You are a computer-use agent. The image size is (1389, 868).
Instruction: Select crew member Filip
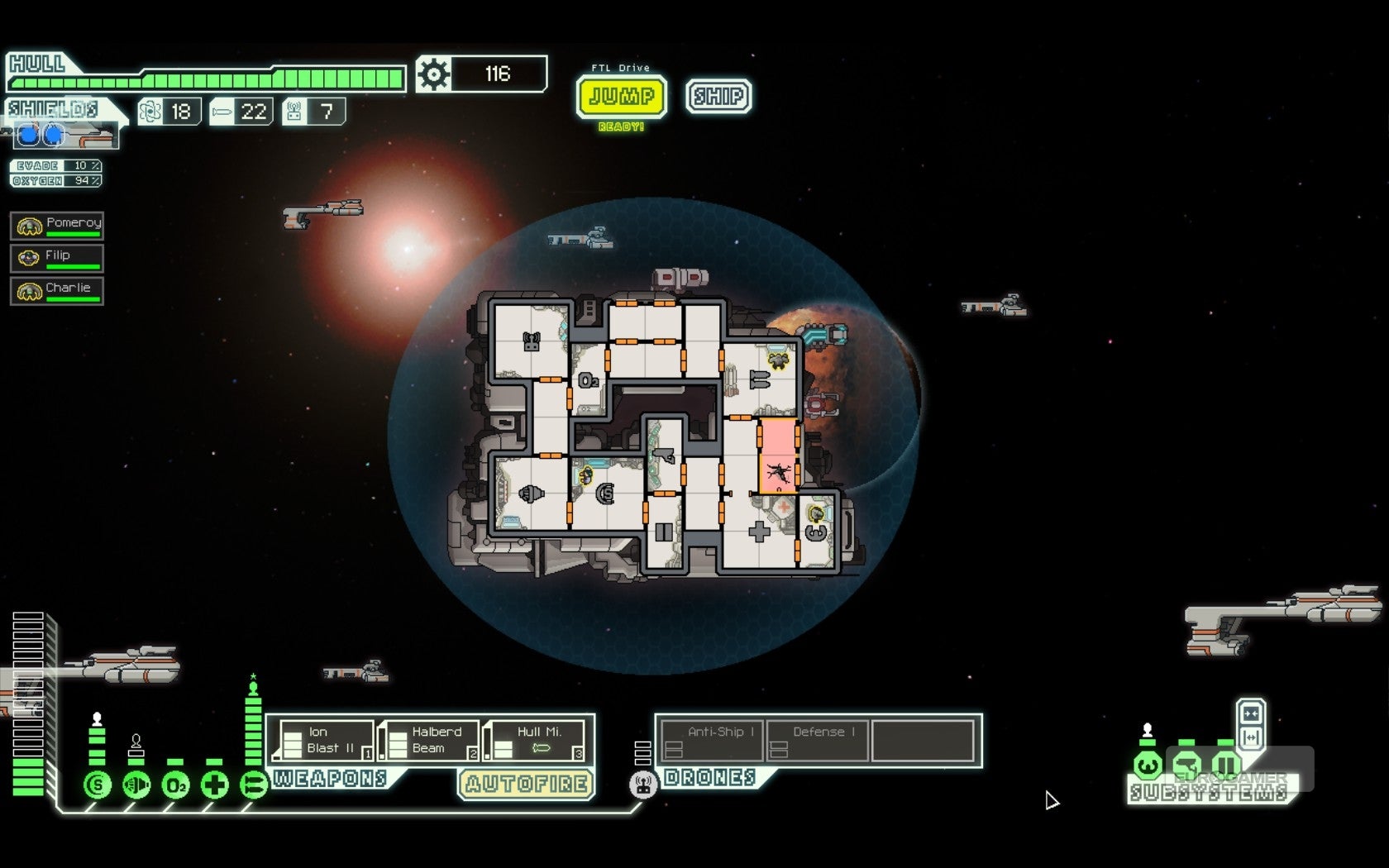pyautogui.click(x=57, y=258)
